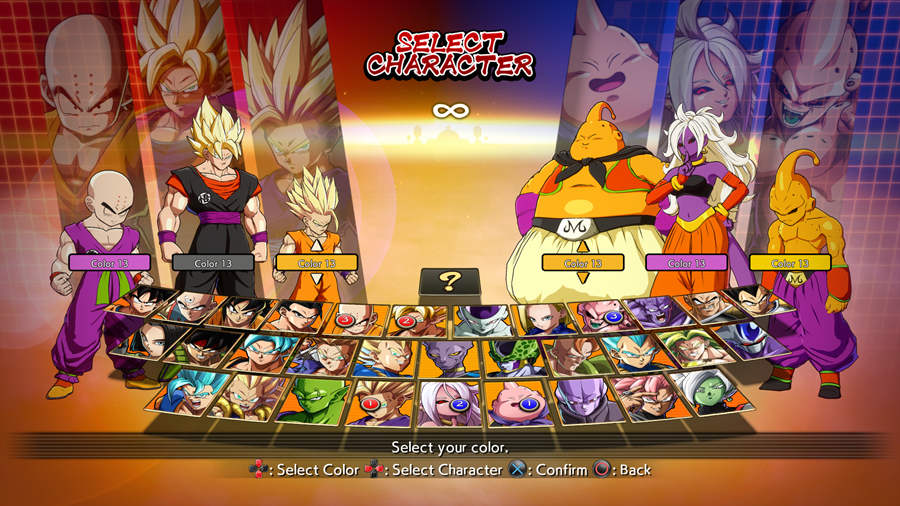Select Cell's portrait tile
The height and width of the screenshot is (506, 900).
[510, 356]
